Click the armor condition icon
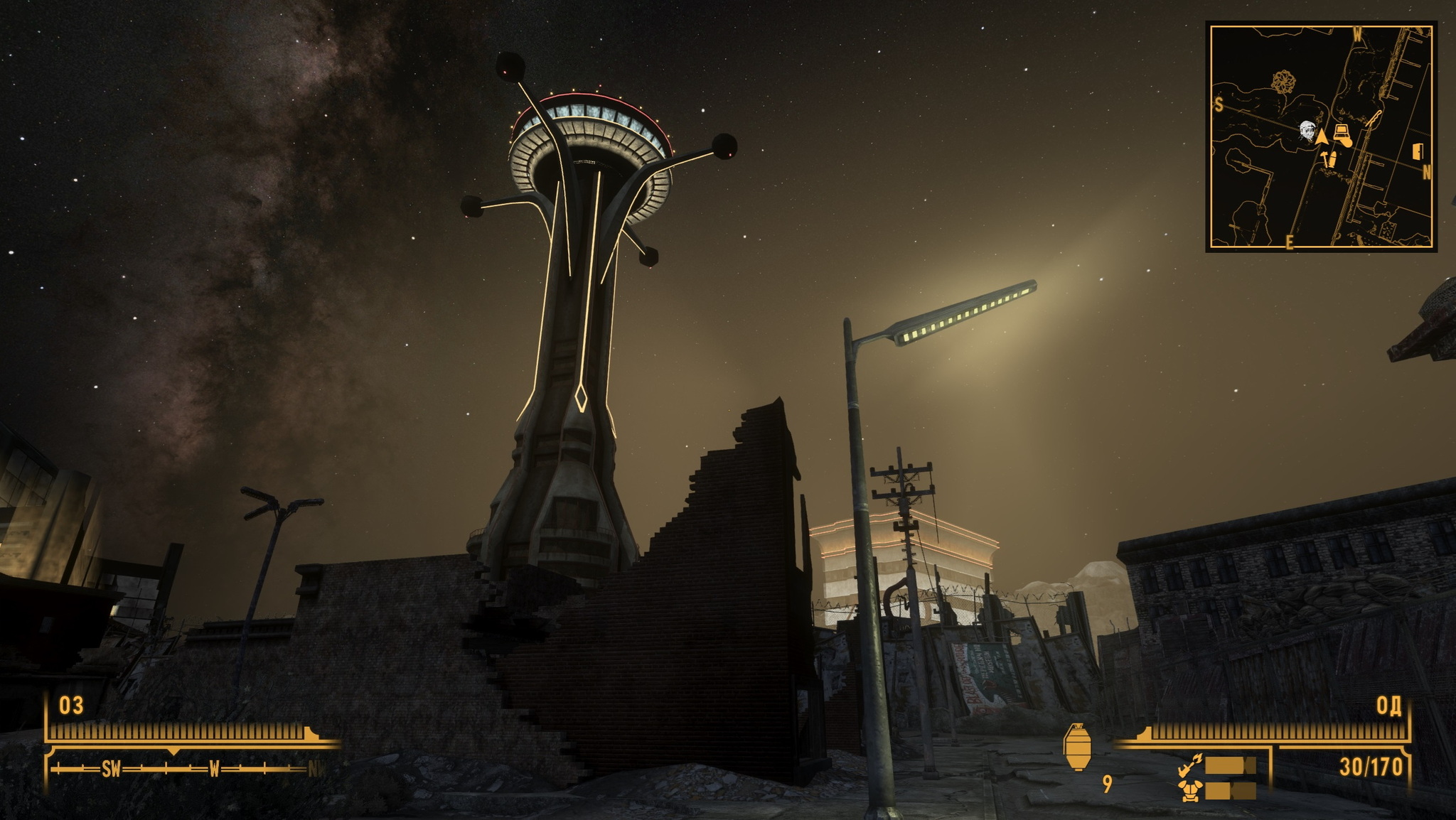 [x=1187, y=790]
